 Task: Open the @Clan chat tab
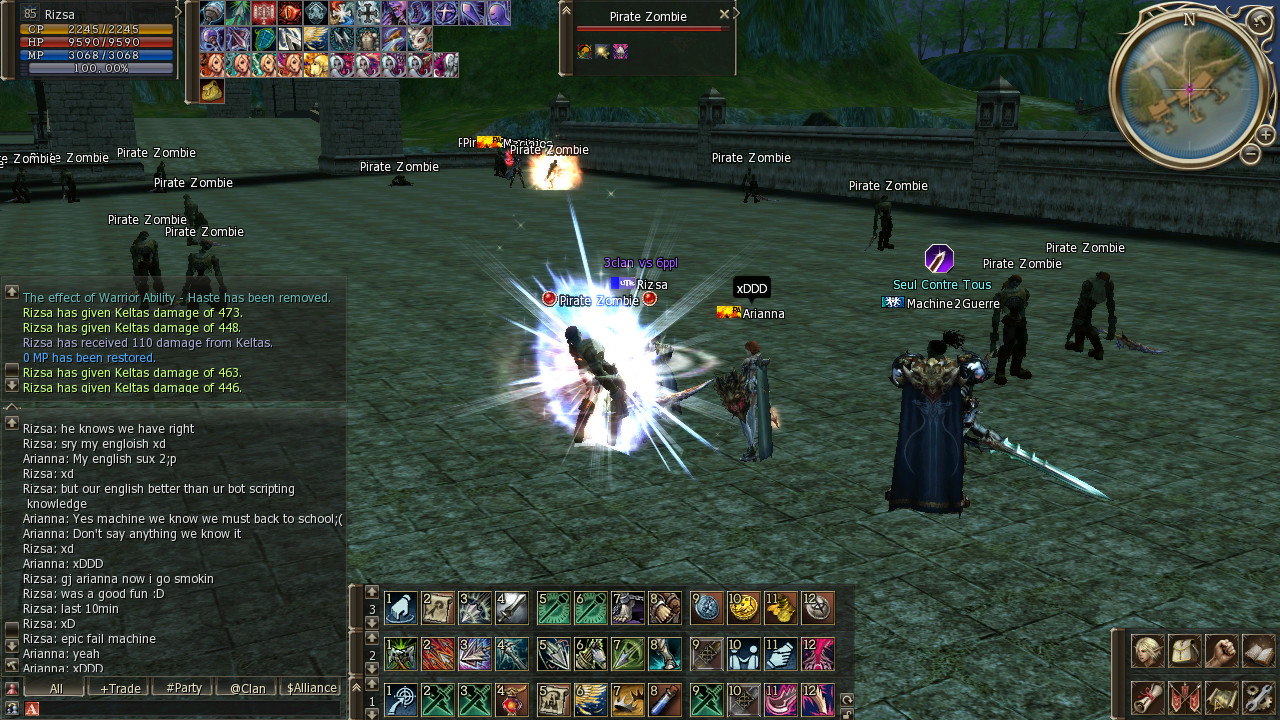point(247,688)
